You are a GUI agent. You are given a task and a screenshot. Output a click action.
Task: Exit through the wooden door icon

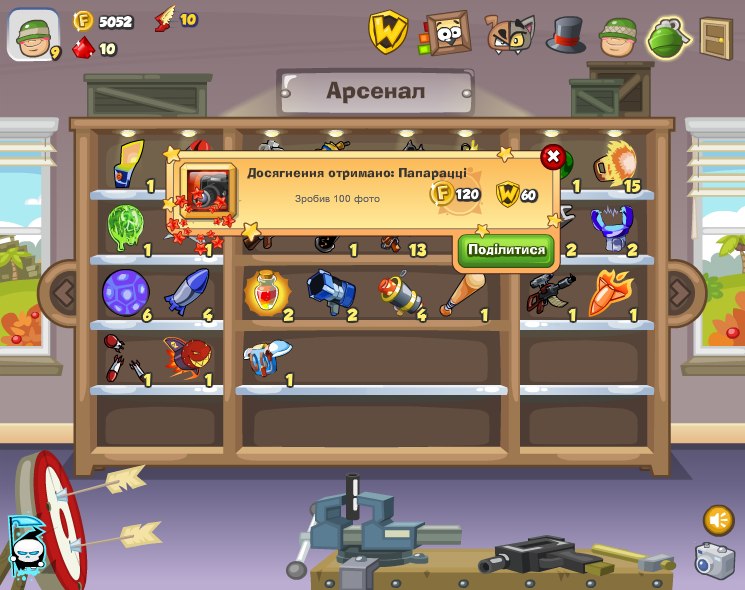point(716,36)
